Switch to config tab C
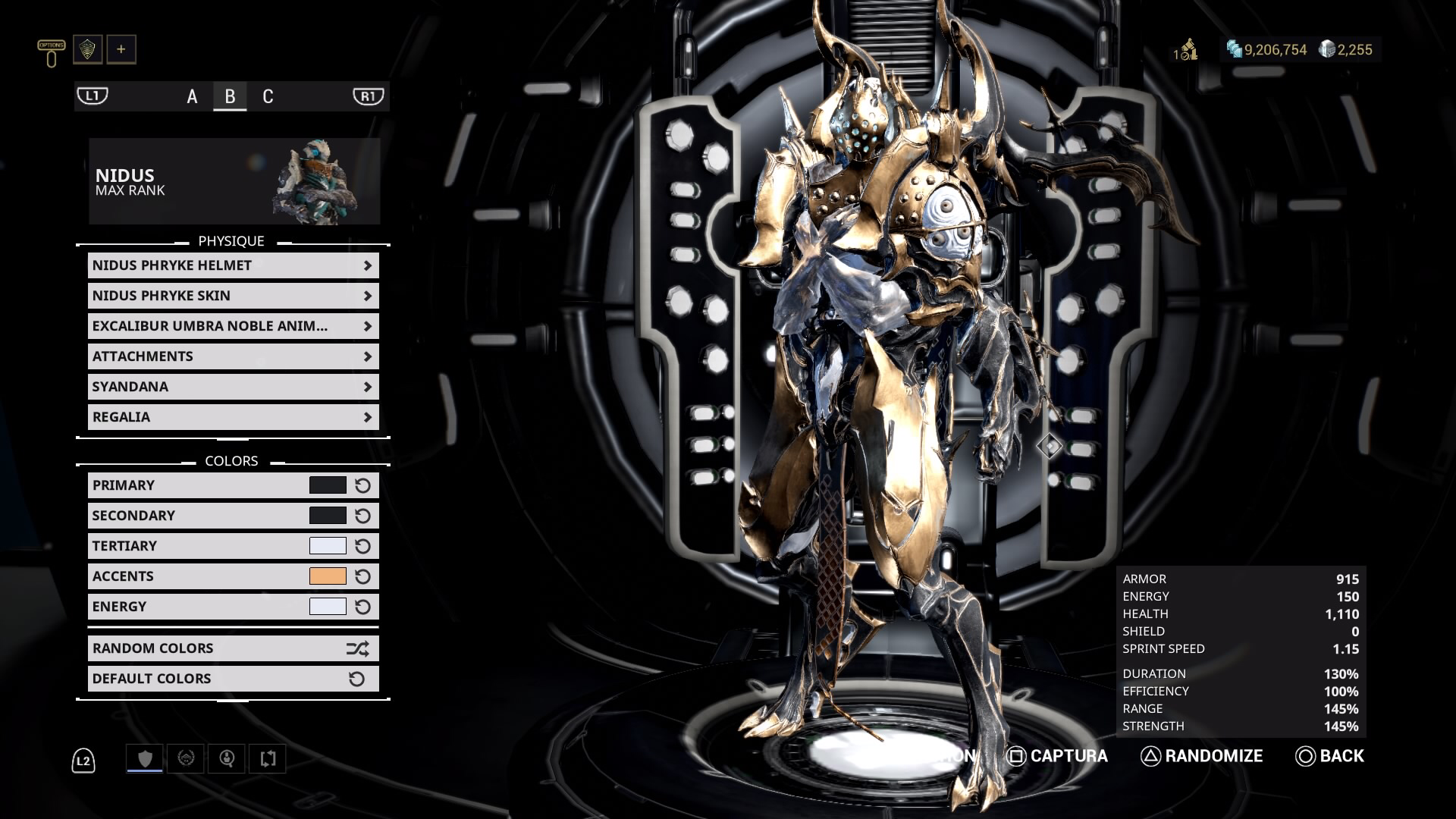 tap(267, 97)
